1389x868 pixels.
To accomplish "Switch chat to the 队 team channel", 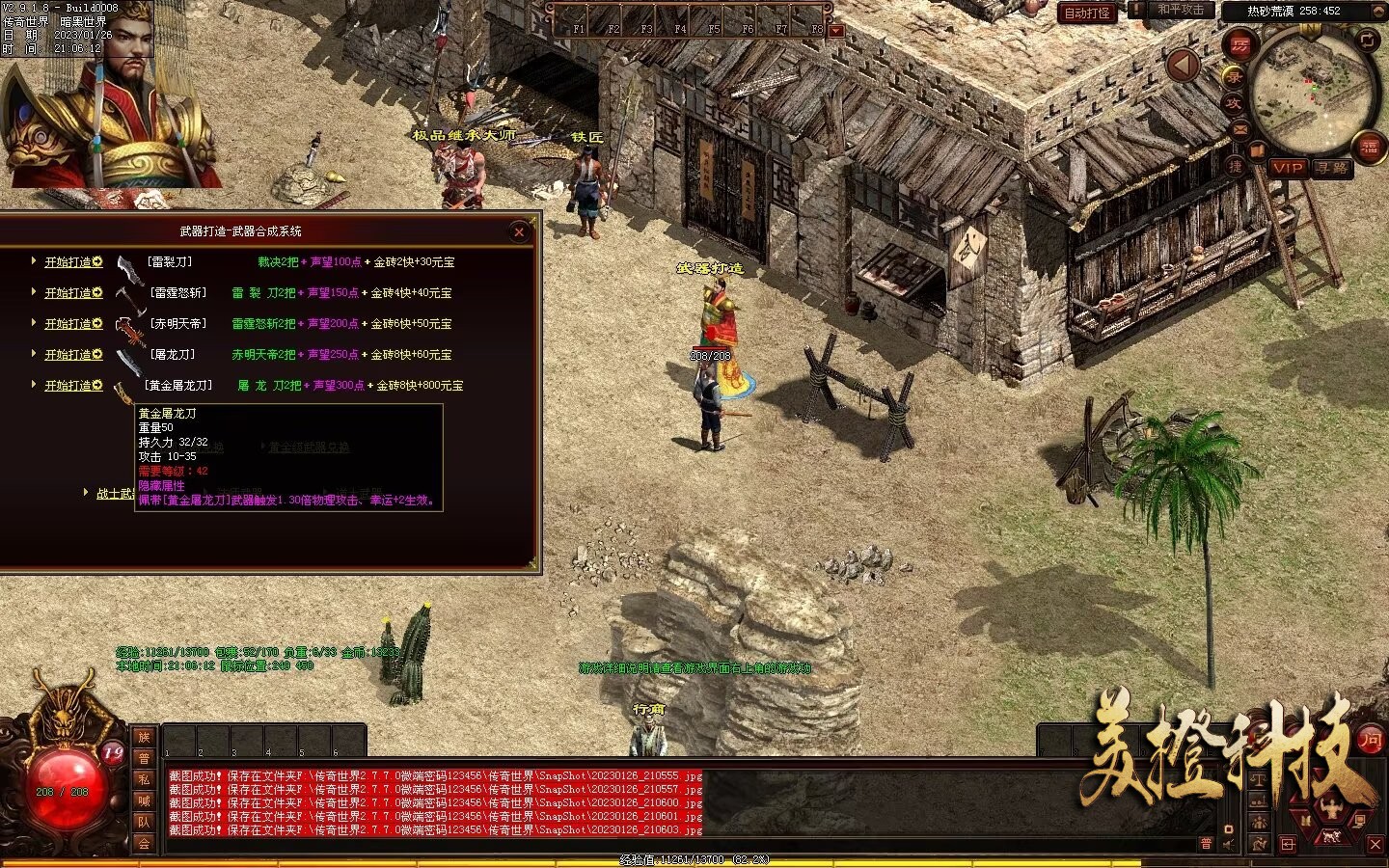I will click(x=144, y=822).
